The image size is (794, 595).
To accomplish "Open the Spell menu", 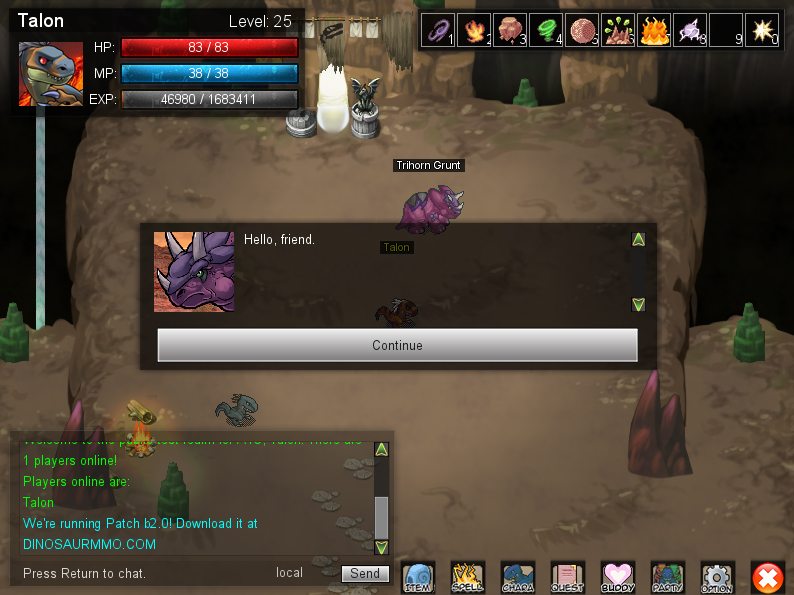I will [x=468, y=577].
